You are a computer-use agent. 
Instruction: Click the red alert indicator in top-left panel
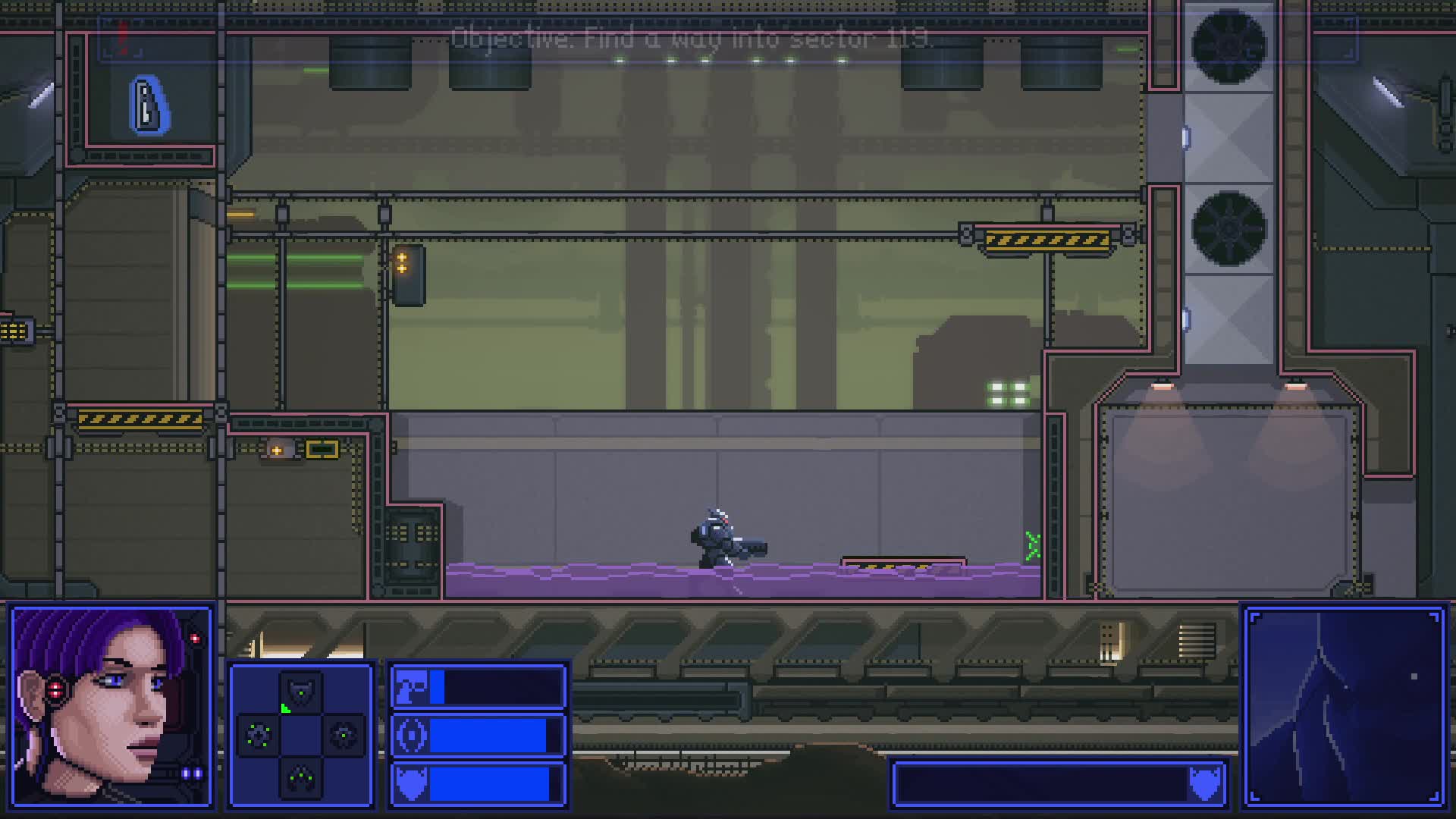[x=123, y=36]
